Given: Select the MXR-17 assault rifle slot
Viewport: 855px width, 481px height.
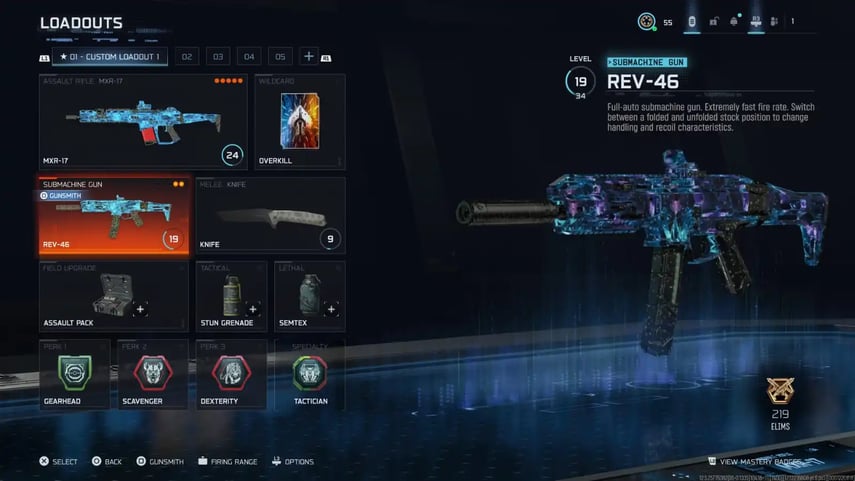Looking at the screenshot, I should click(x=143, y=121).
